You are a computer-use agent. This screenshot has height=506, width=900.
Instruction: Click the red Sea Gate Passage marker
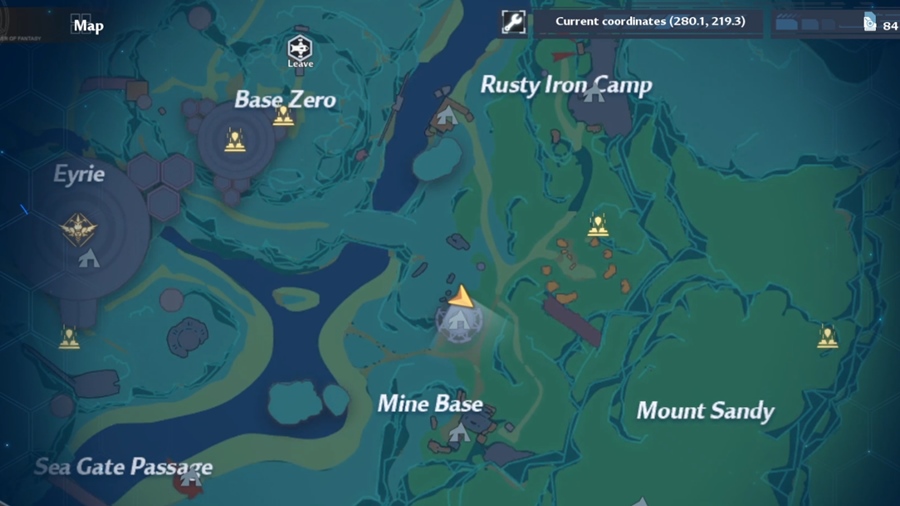pos(188,482)
